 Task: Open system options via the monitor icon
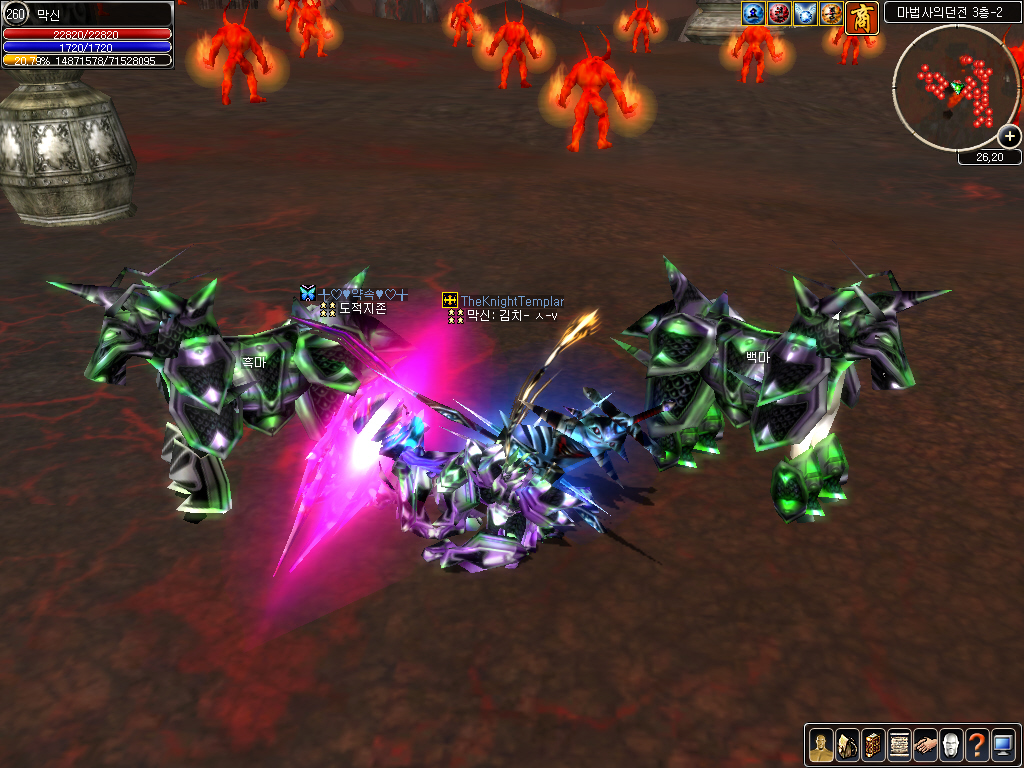coord(1003,744)
